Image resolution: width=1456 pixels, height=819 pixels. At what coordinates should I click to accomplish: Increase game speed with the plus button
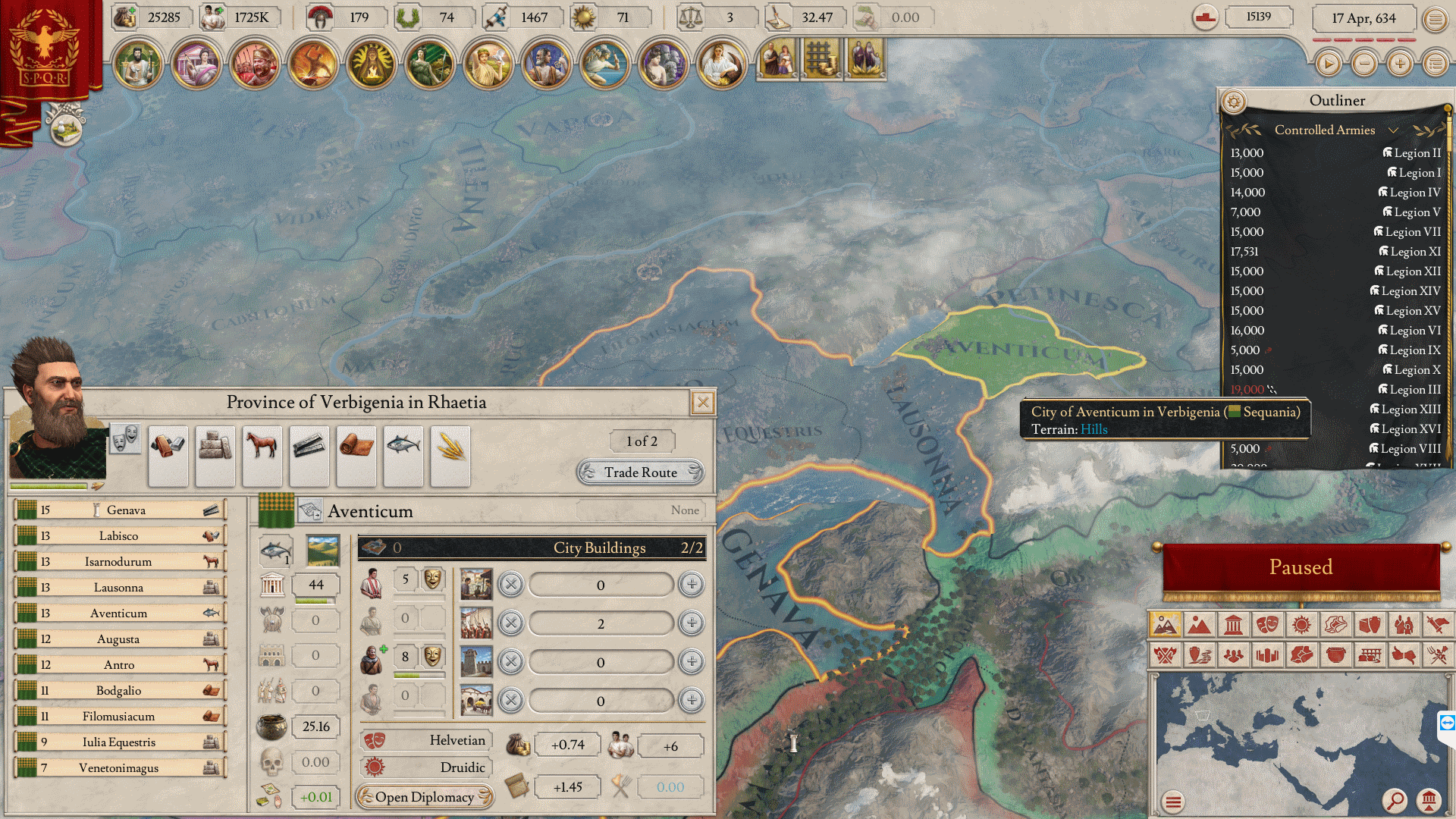[x=1400, y=64]
